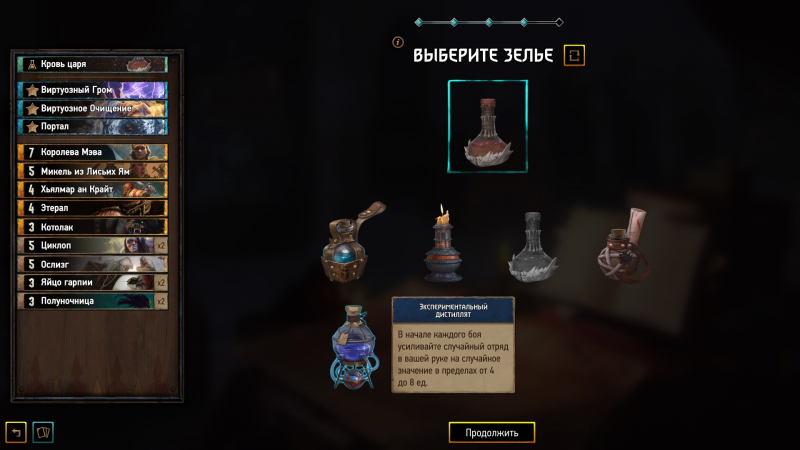Screen dimensions: 800x450
Task: Open the info icon above the title
Action: coord(398,43)
